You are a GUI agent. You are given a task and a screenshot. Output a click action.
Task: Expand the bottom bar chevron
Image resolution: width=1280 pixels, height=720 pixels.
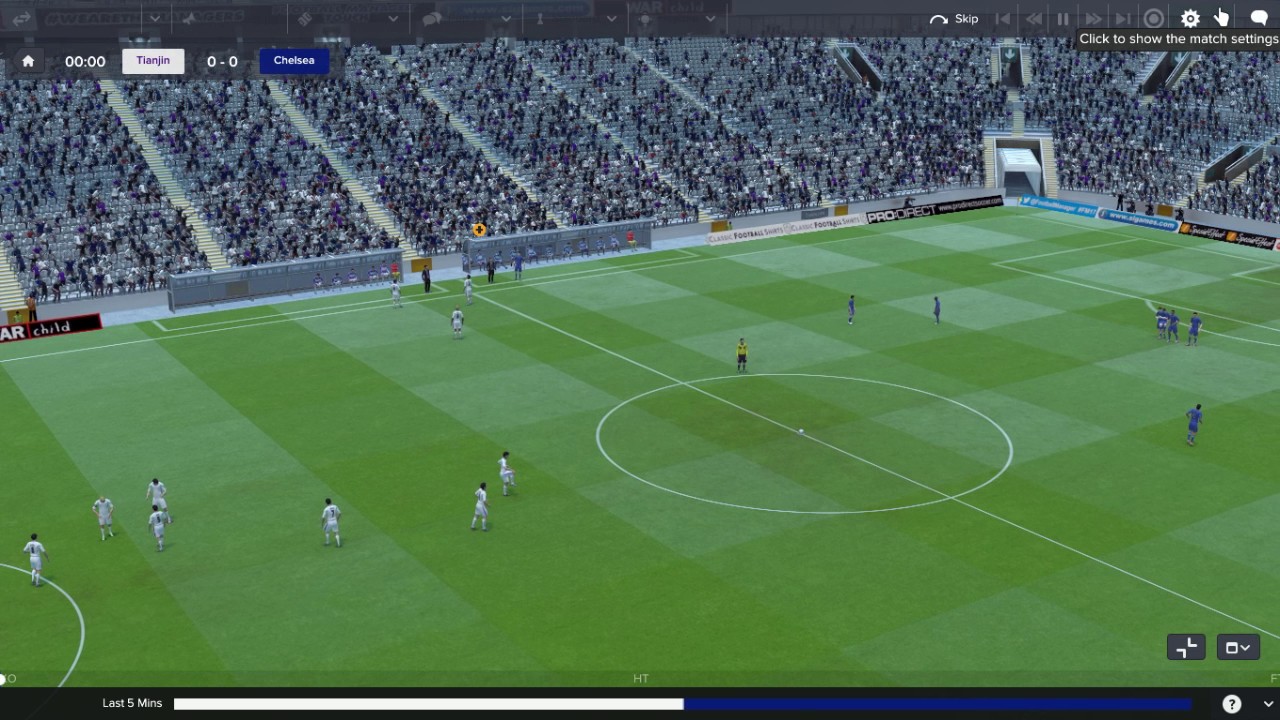1267,704
